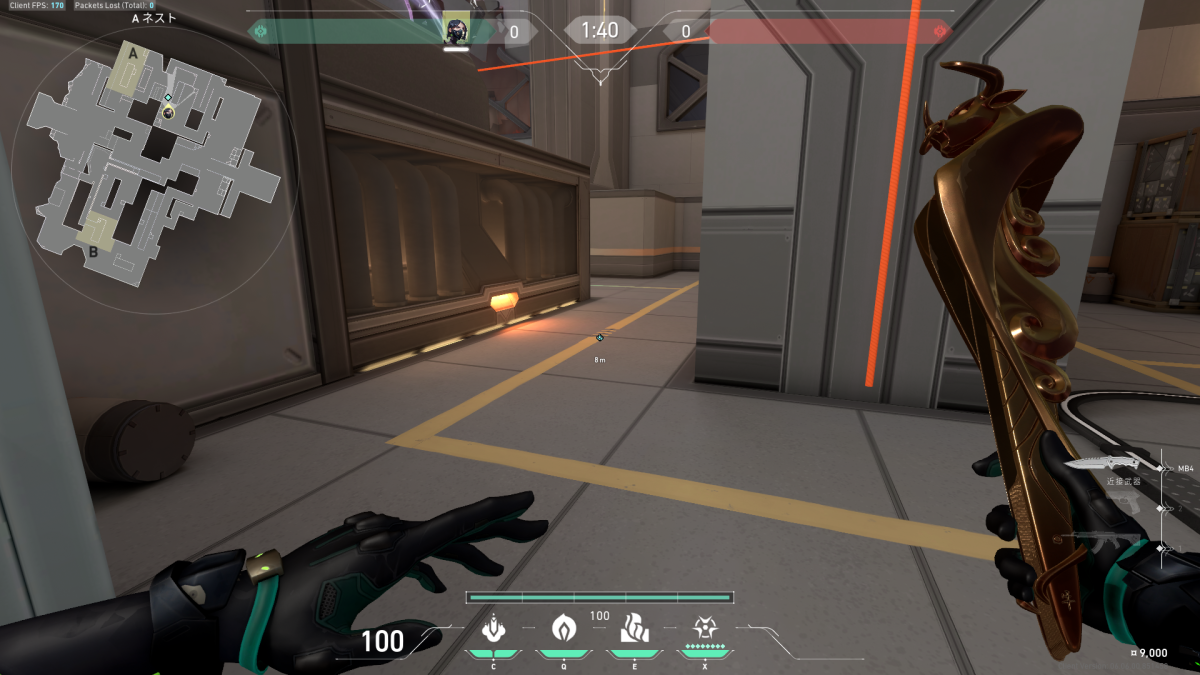Select Viper's Pit ultimate icon
1200x675 pixels.
tap(705, 629)
